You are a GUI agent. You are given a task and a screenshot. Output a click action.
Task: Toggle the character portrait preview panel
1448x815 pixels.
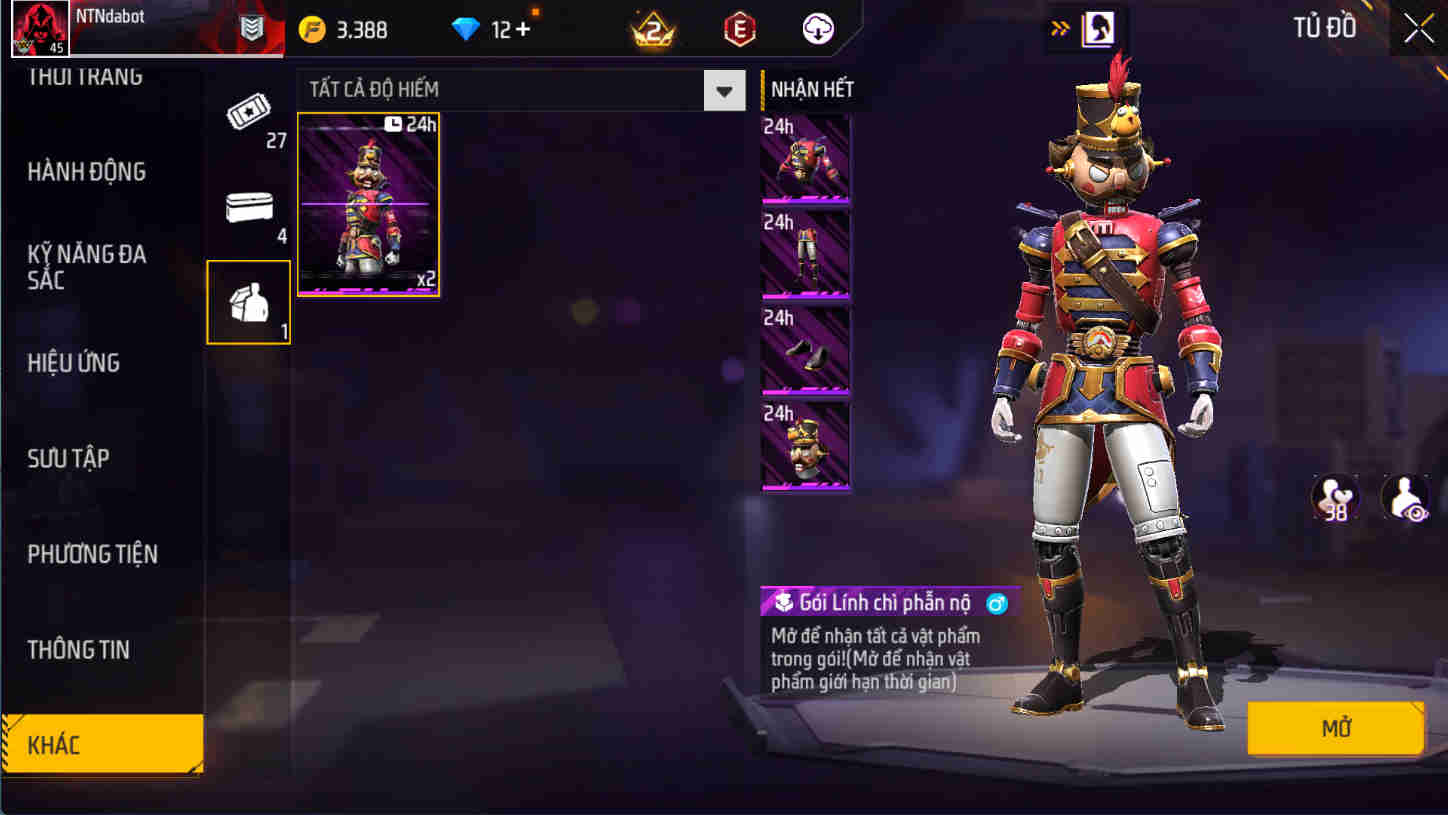click(1096, 28)
